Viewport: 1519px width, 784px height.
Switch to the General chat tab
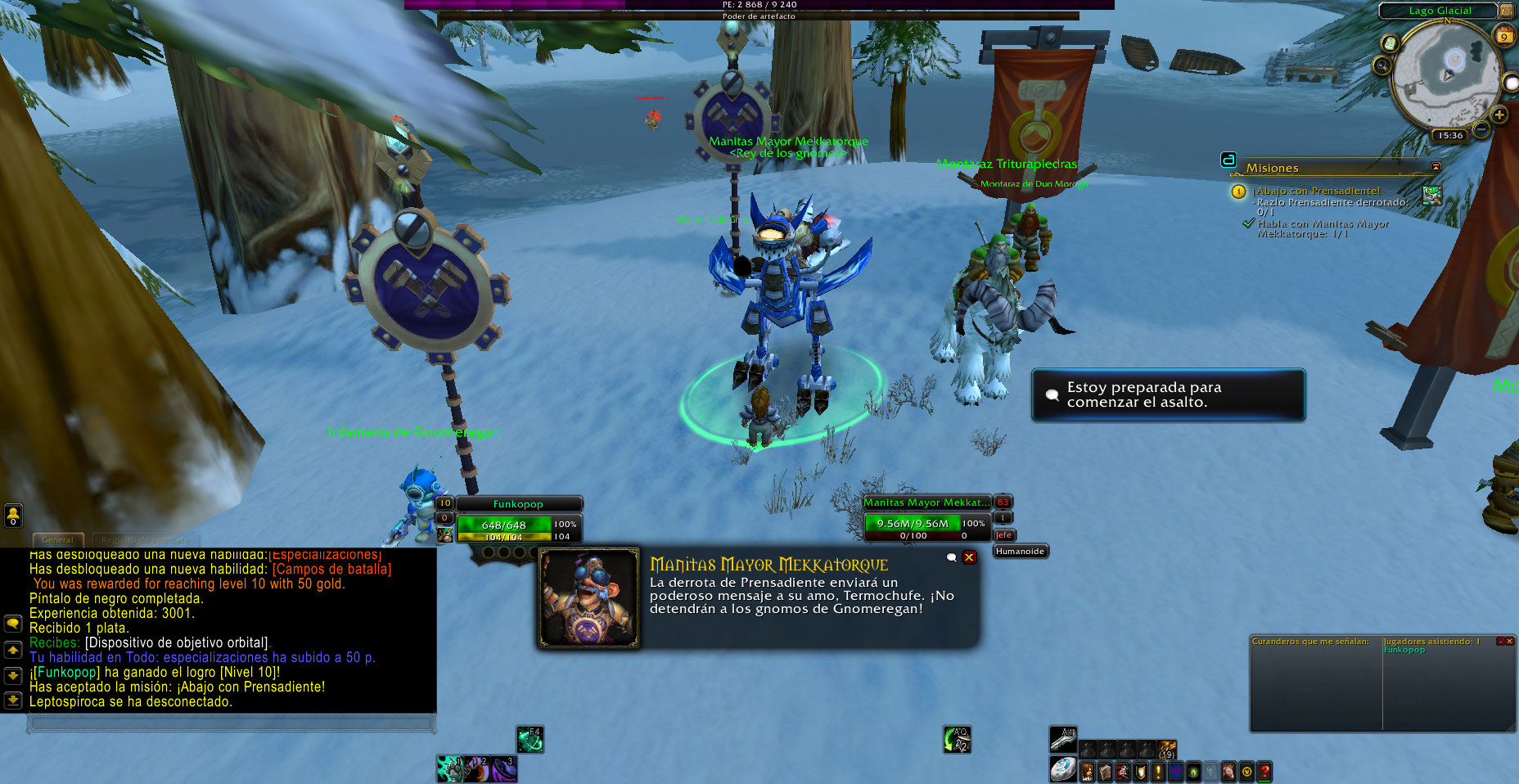point(57,539)
